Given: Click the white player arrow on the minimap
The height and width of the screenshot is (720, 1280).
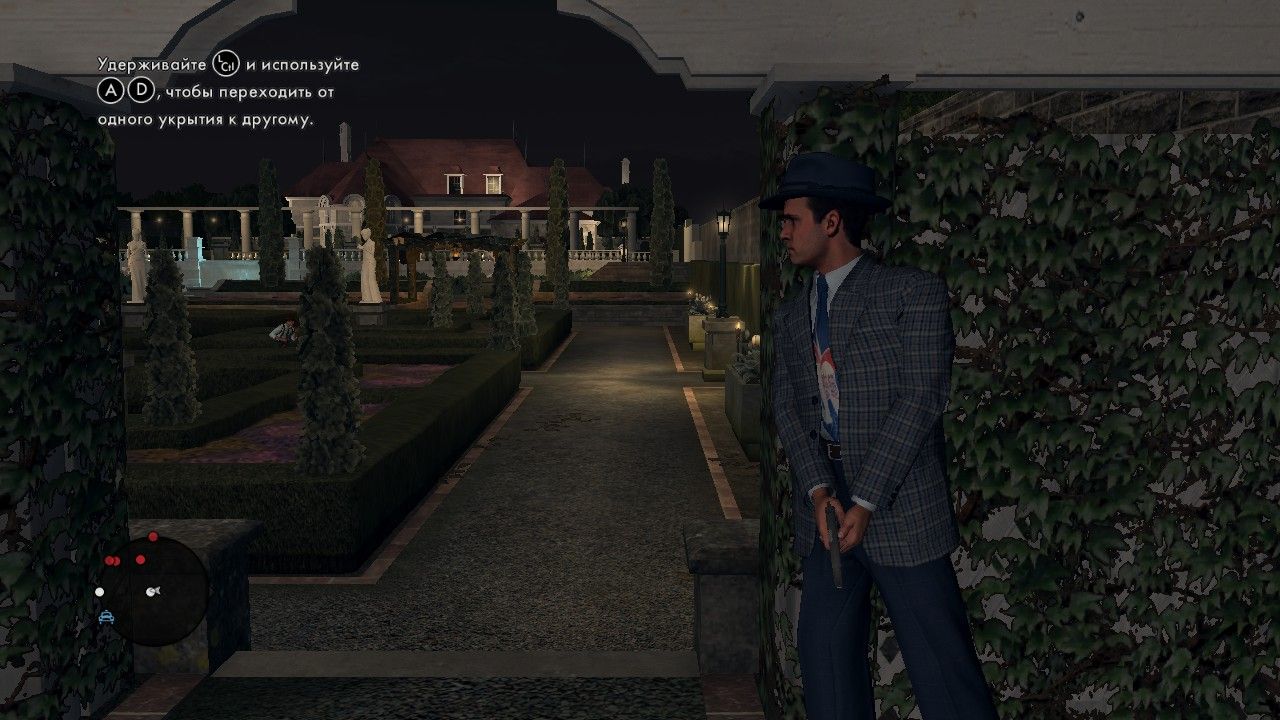Looking at the screenshot, I should [x=153, y=592].
